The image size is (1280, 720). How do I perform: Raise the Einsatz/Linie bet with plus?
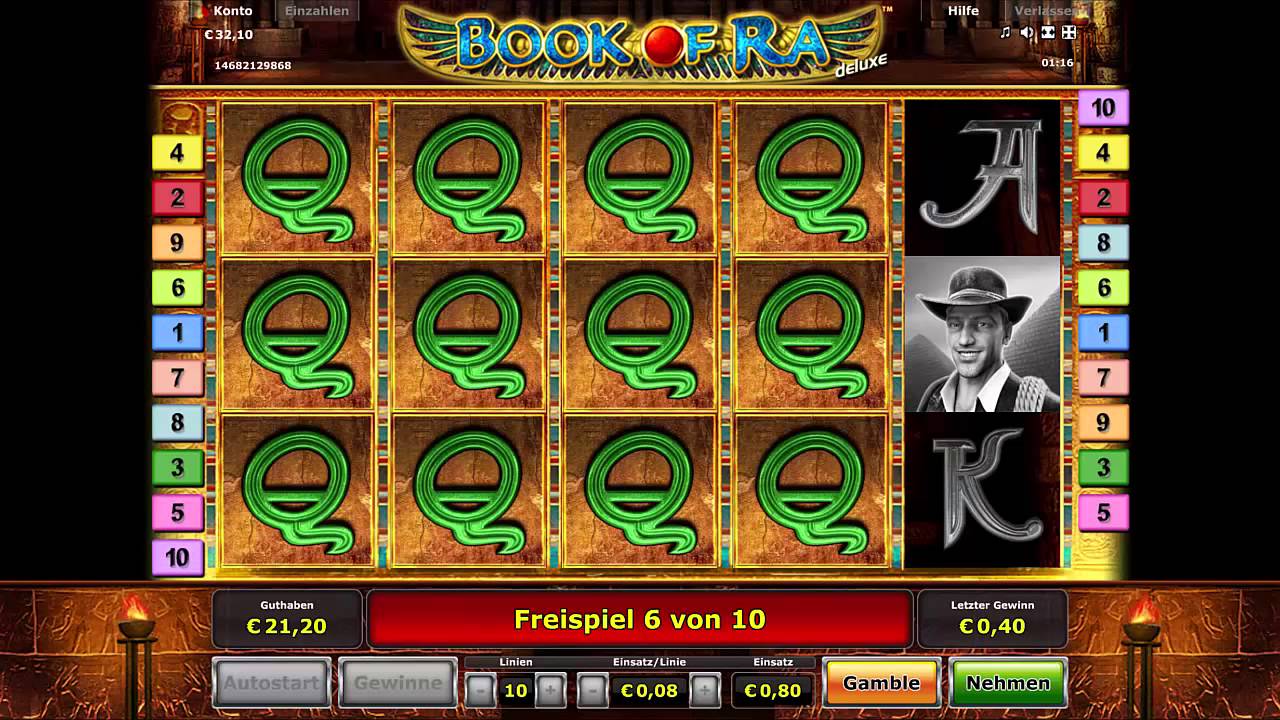click(705, 690)
